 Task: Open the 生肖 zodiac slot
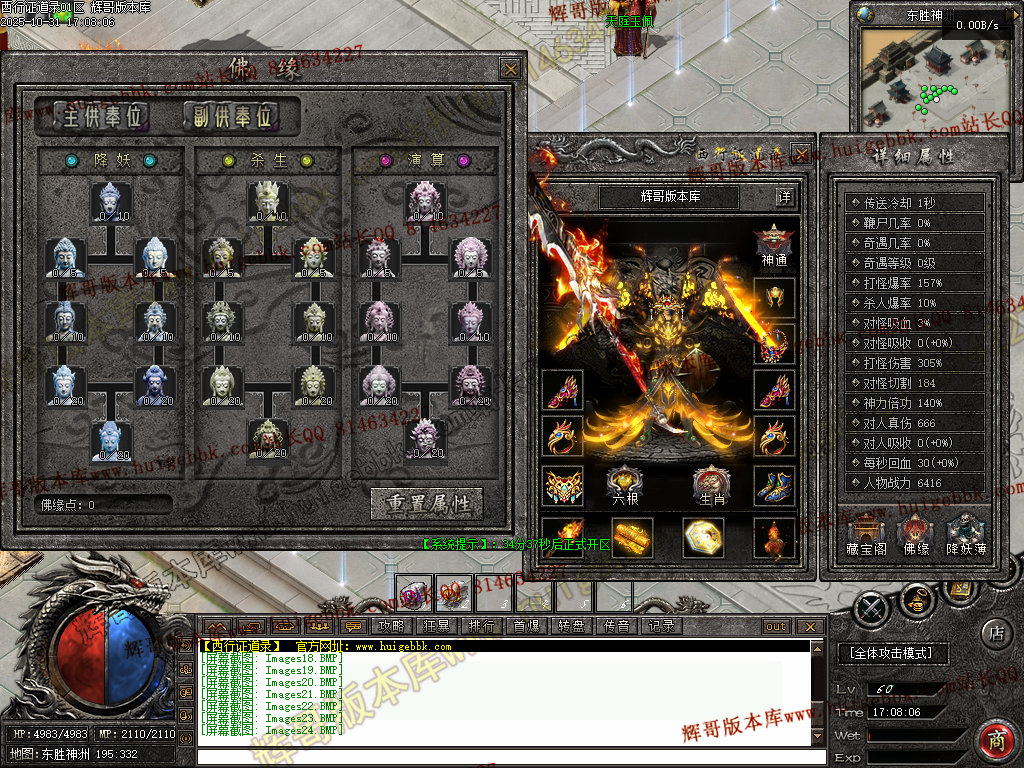(709, 485)
